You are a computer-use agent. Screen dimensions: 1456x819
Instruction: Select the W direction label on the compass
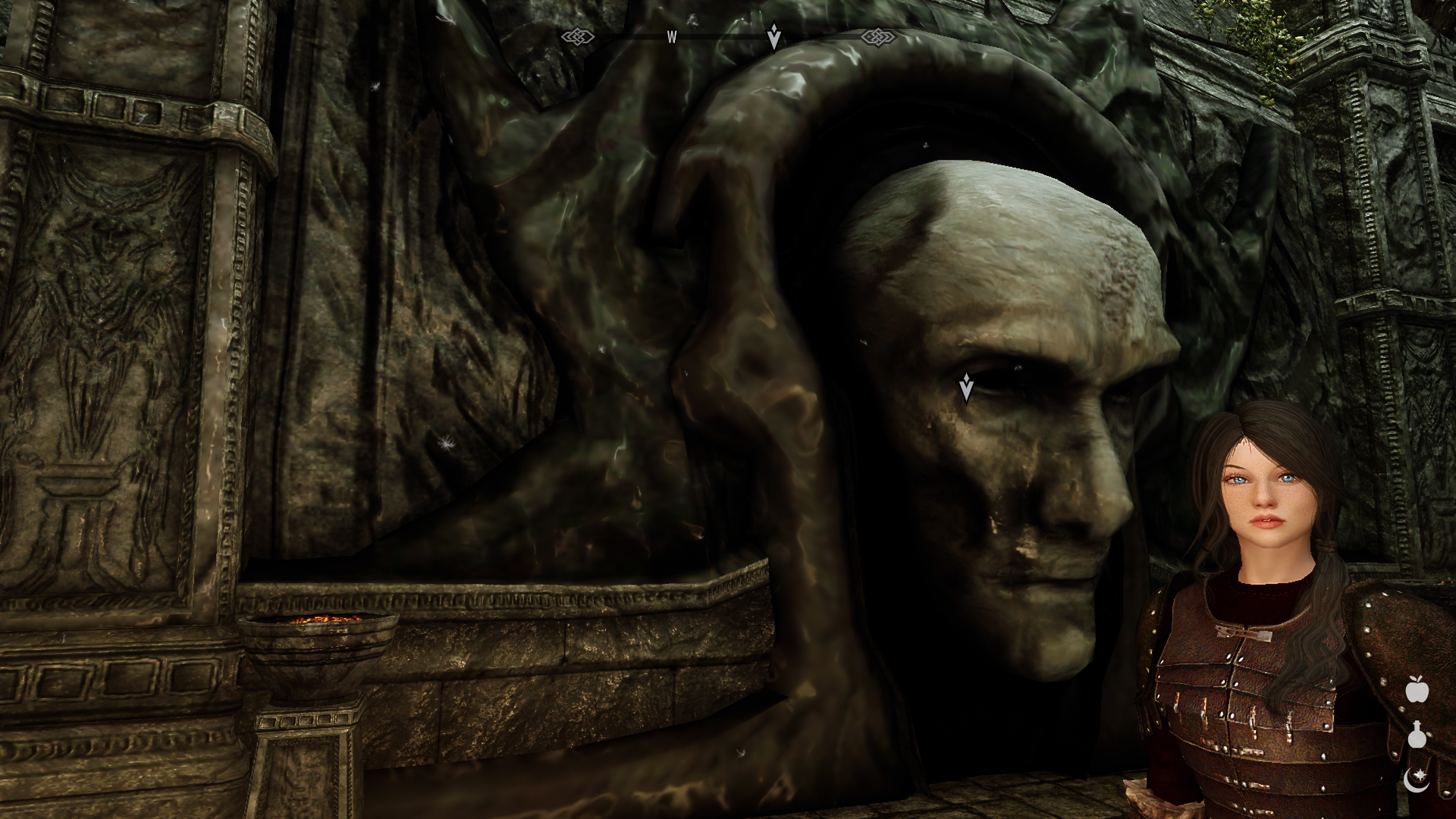point(670,36)
